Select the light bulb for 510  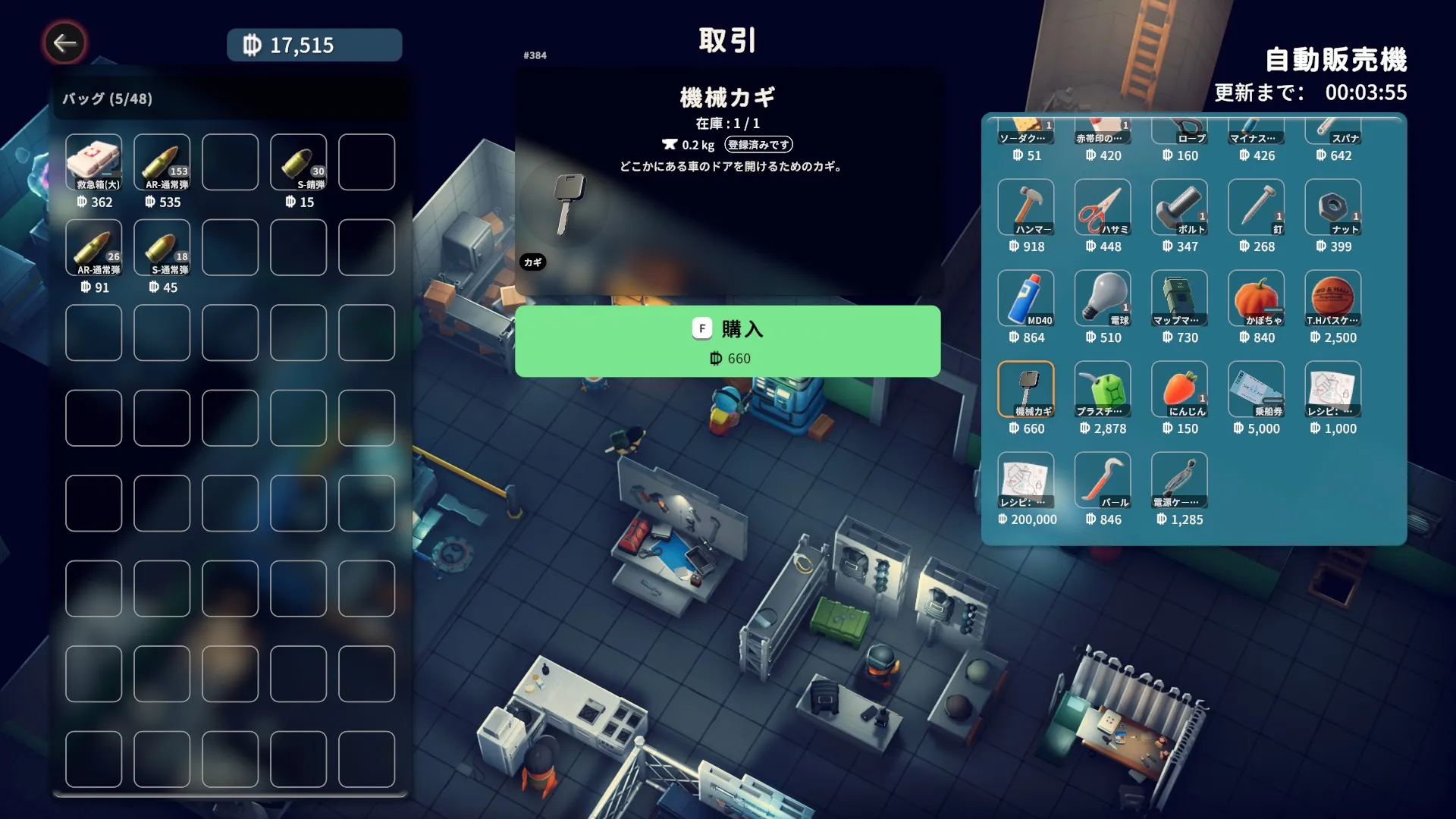pos(1102,298)
